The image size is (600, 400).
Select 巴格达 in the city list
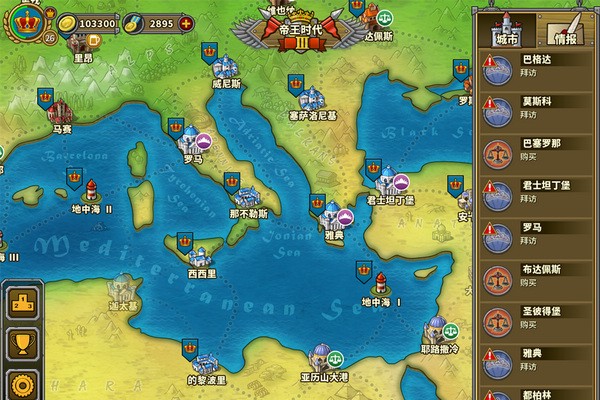[540, 65]
